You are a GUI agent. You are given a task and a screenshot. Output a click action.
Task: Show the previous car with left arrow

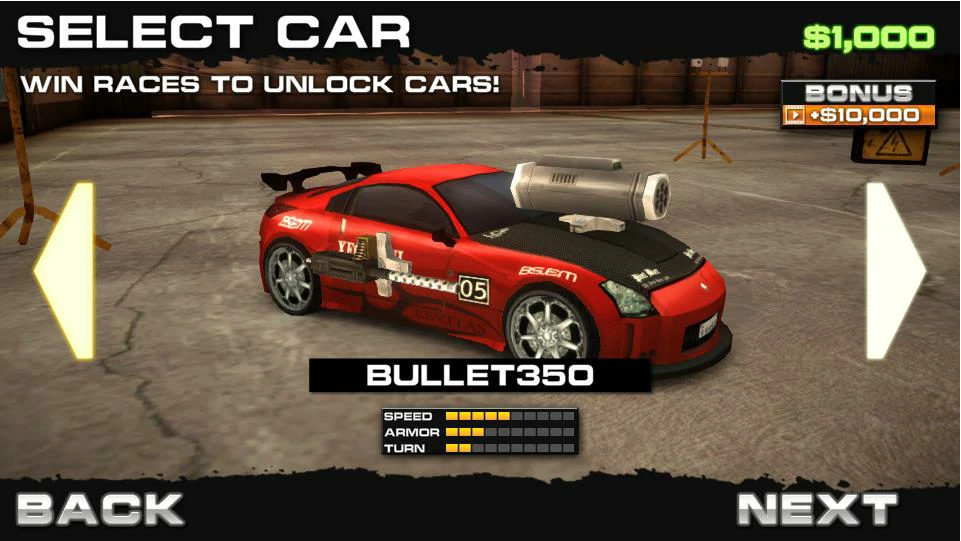coord(67,270)
